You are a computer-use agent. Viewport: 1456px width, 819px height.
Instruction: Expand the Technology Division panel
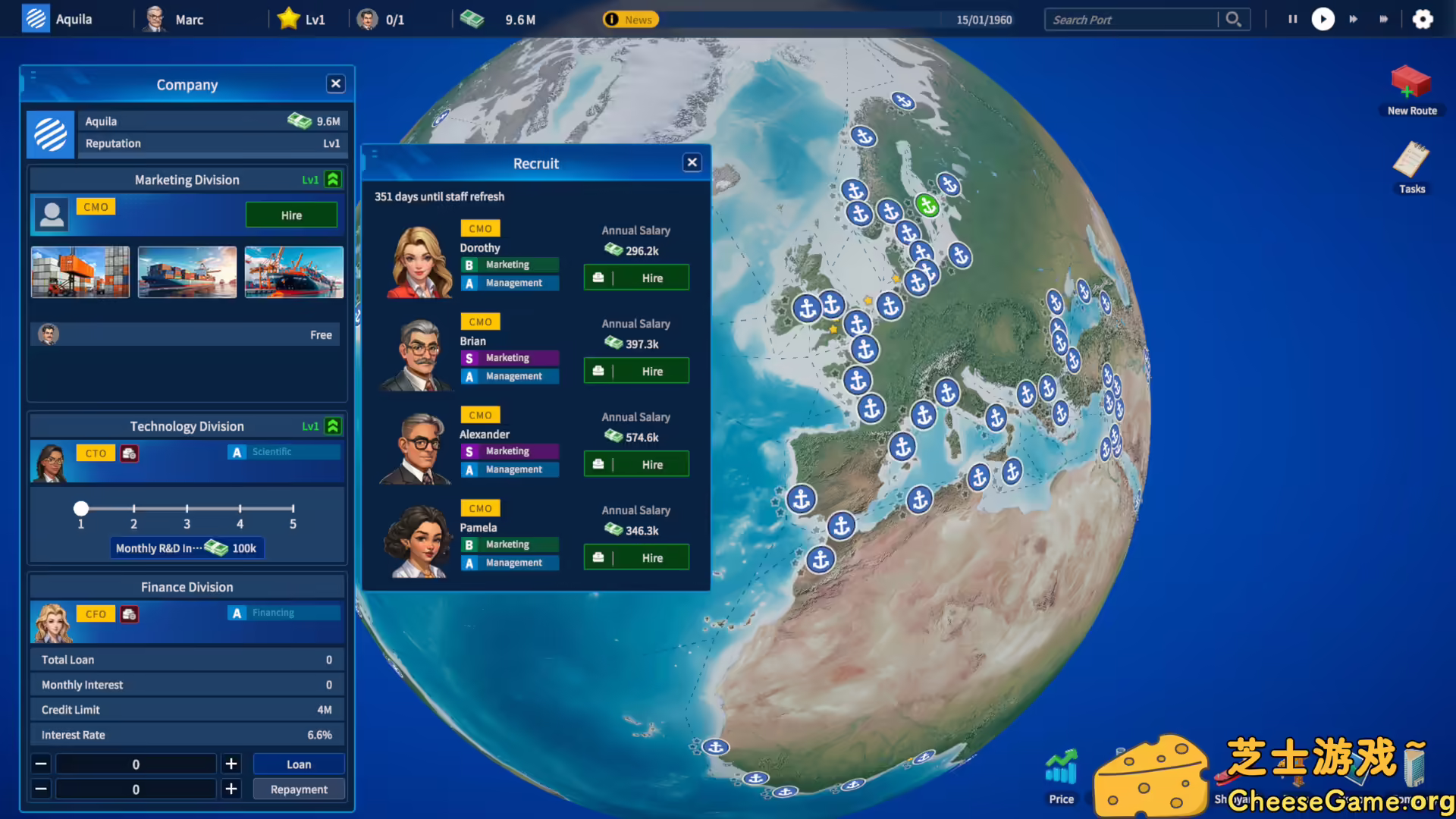[332, 426]
